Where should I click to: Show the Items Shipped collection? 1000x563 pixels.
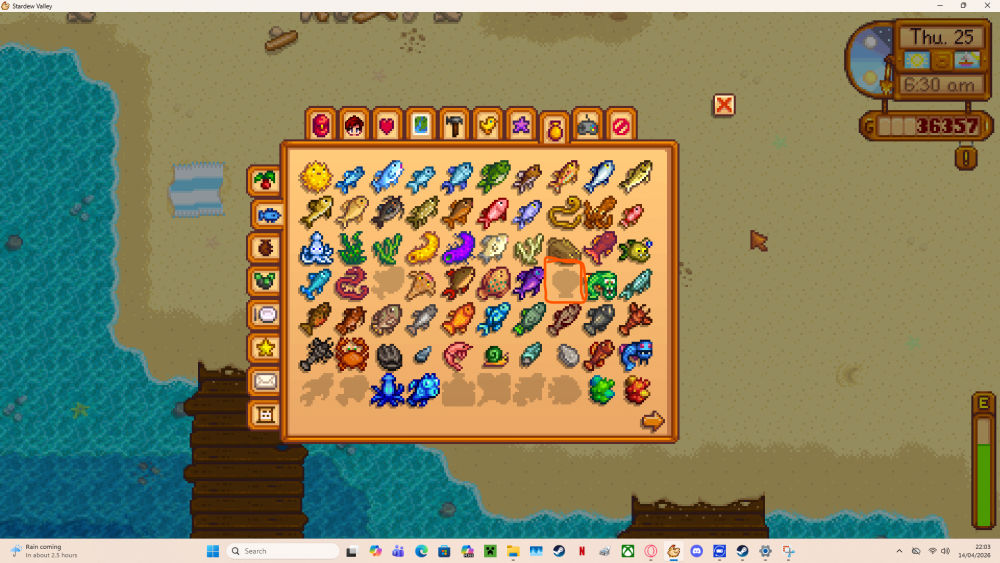click(x=265, y=181)
